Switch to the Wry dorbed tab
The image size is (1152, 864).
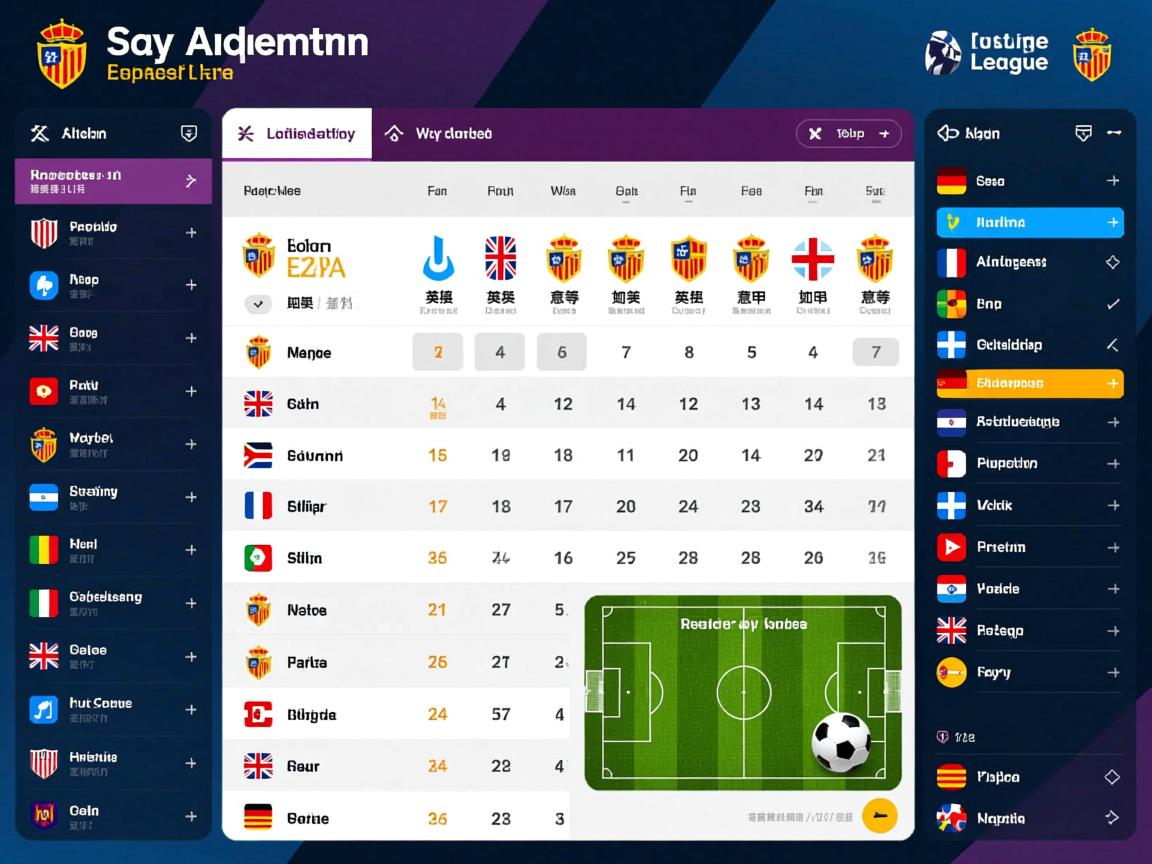[441, 134]
